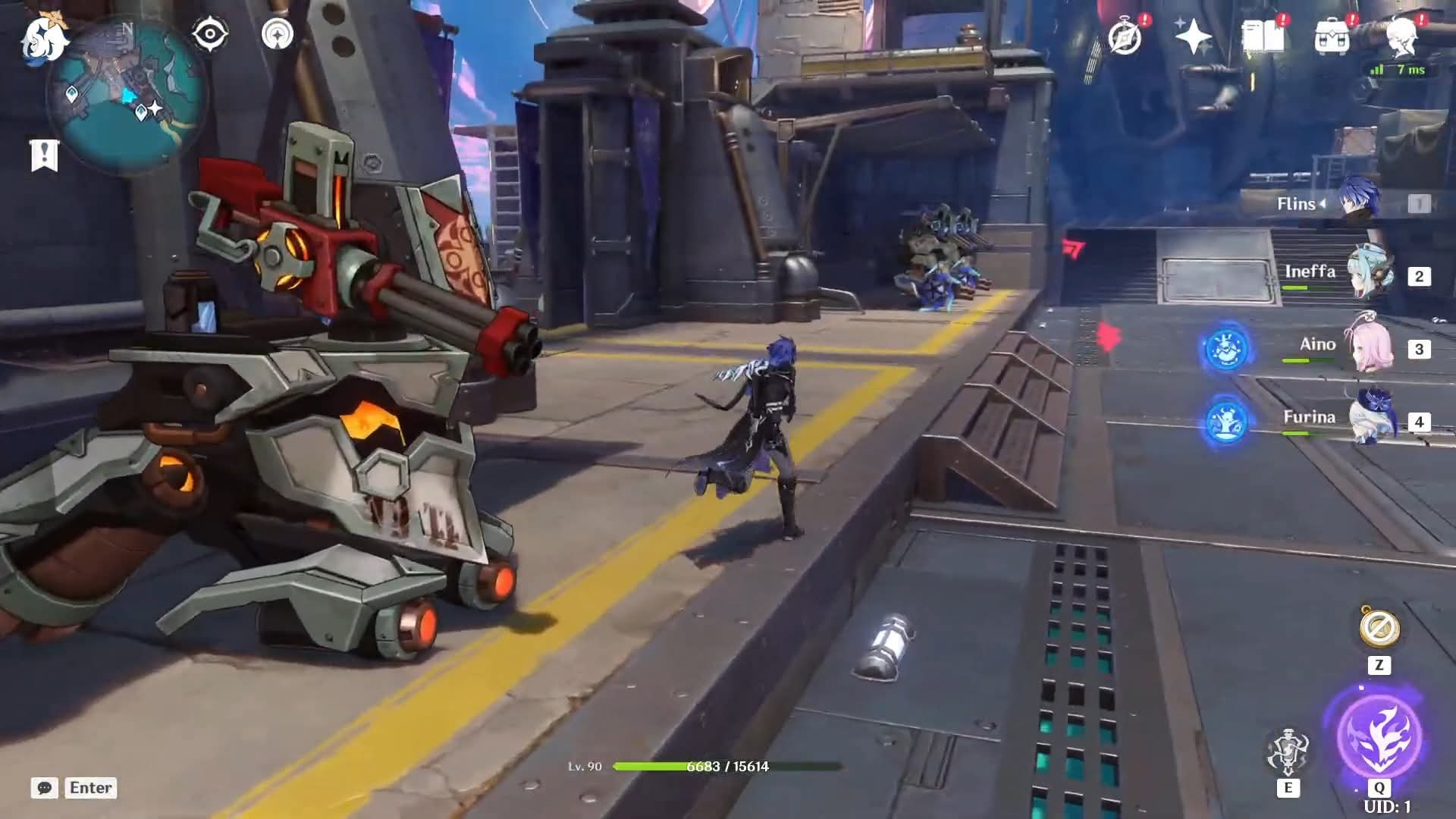Image resolution: width=1456 pixels, height=819 pixels.
Task: Open the adventurer handbook book icon
Action: pyautogui.click(x=1263, y=36)
